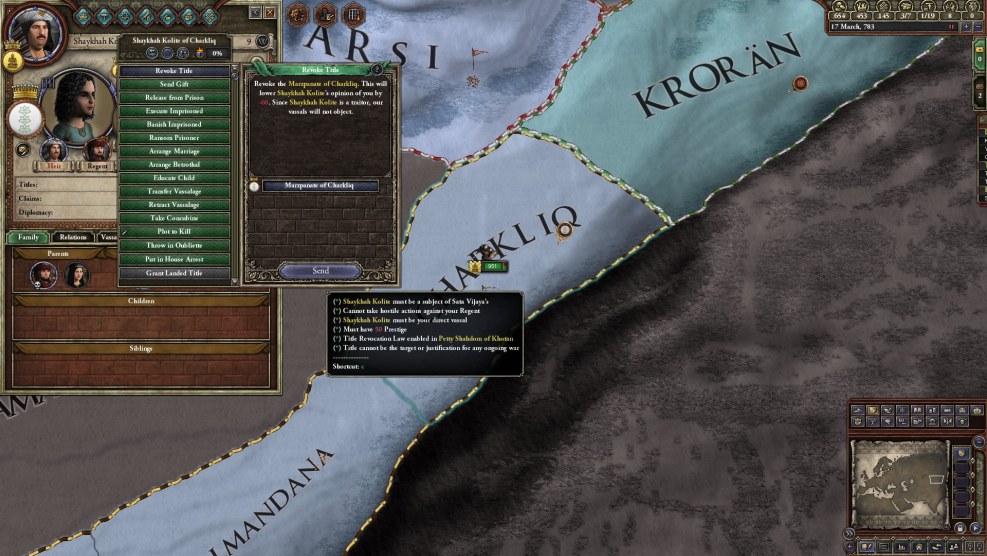Viewport: 987px width, 556px height.
Task: Select Release from Prison option
Action: 174,98
